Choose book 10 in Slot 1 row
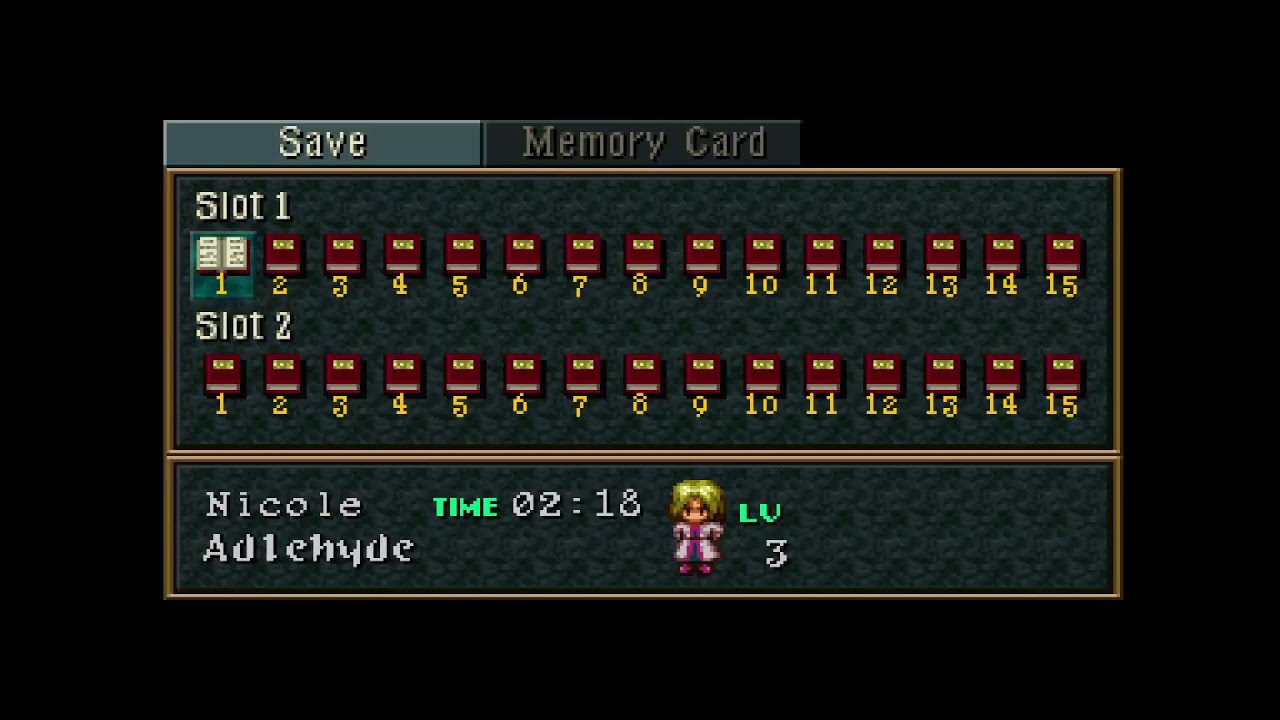This screenshot has height=720, width=1280. coord(762,255)
